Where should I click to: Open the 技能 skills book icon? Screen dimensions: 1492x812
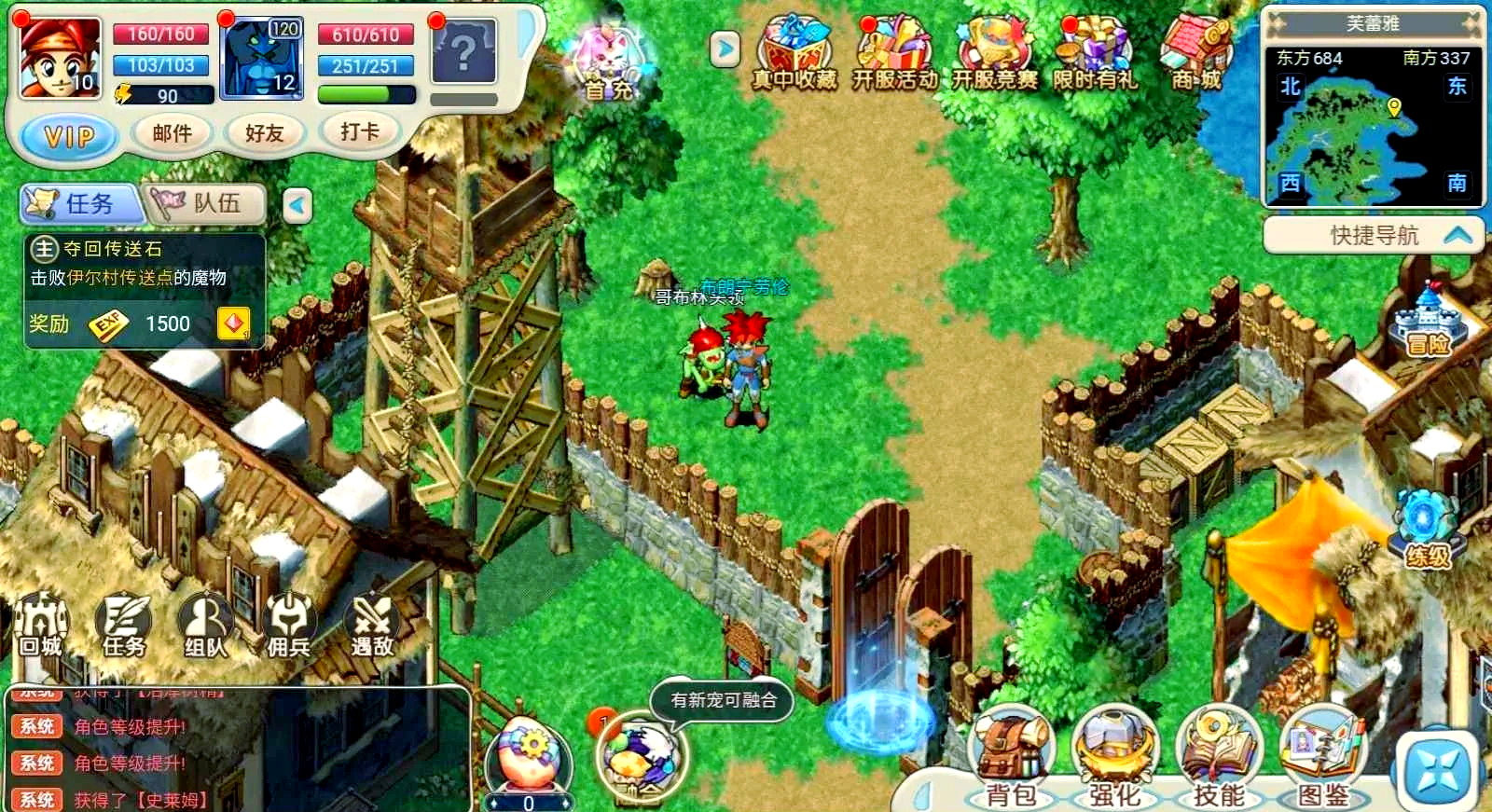click(x=1217, y=746)
